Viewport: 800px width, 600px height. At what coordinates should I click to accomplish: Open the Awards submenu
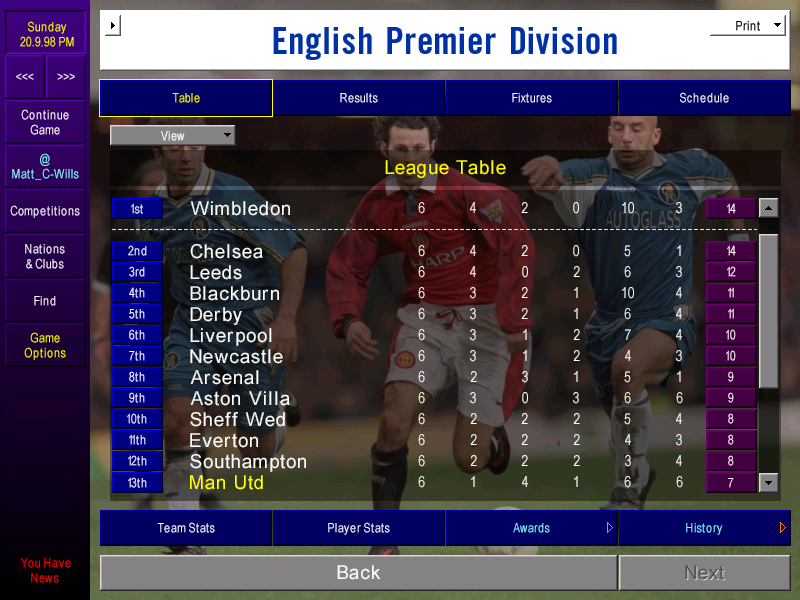point(531,528)
